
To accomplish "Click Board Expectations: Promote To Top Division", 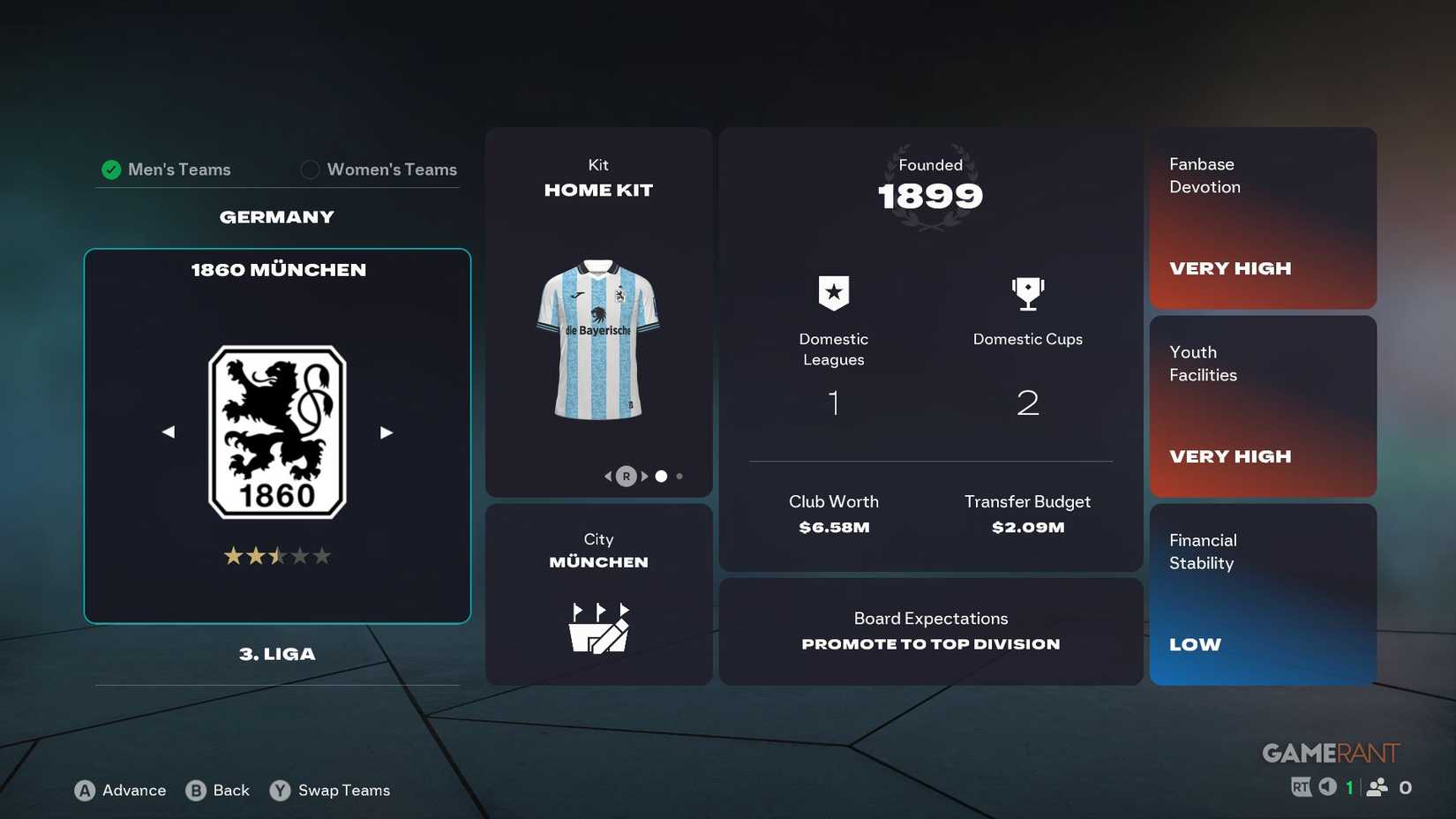I will [x=930, y=631].
